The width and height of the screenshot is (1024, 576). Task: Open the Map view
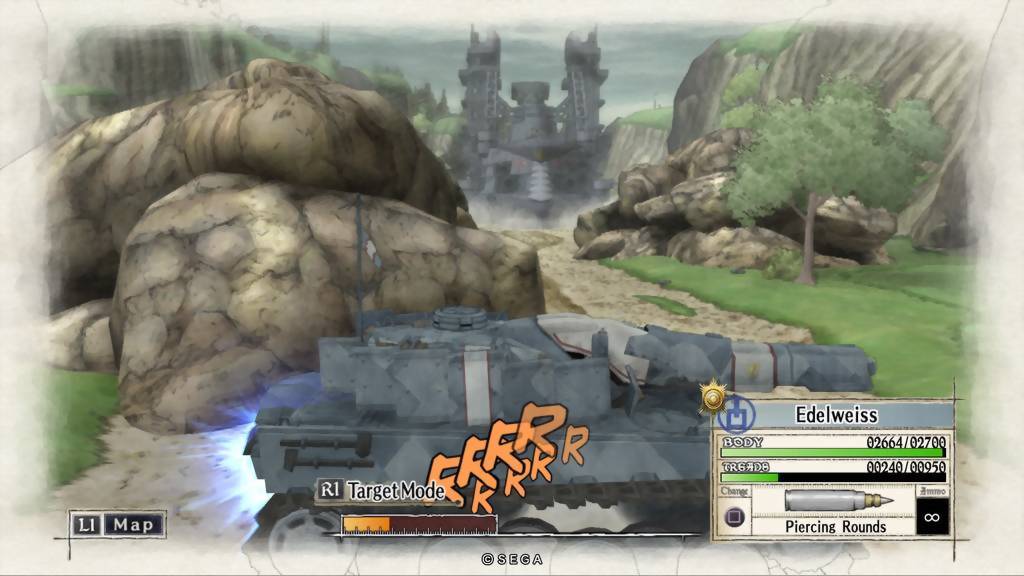(x=117, y=524)
